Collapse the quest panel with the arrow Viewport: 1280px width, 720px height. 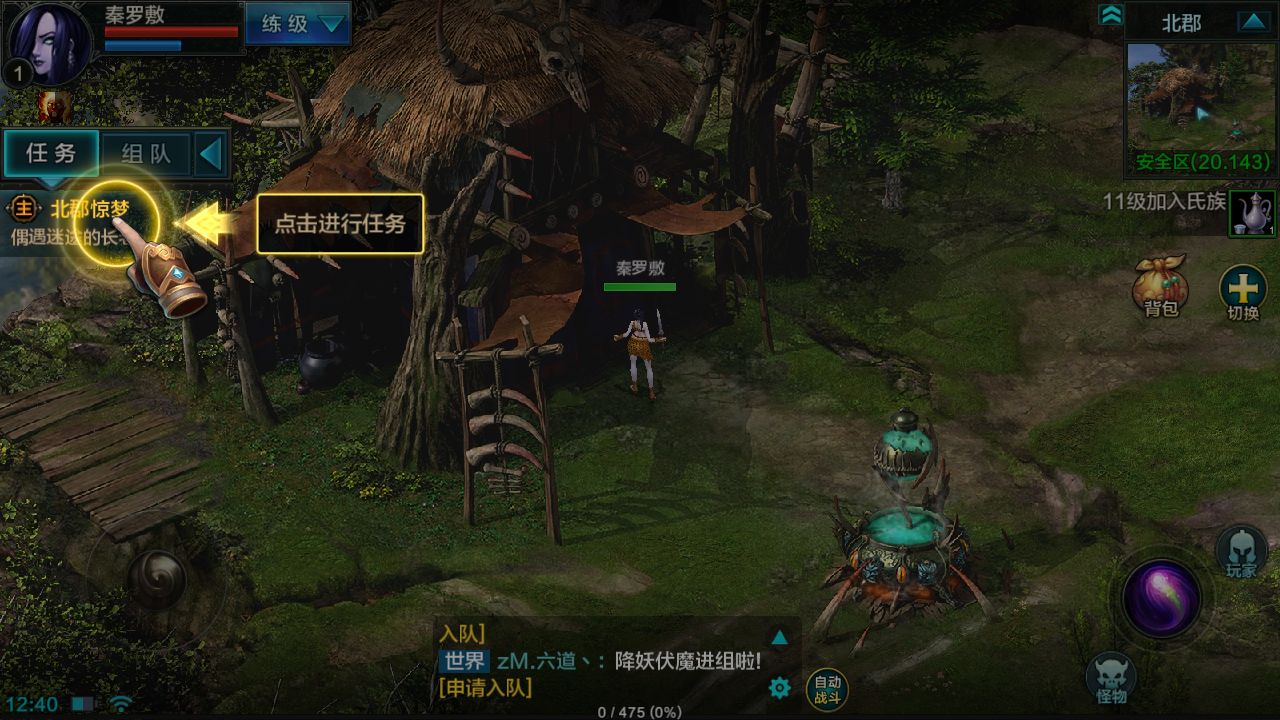point(211,154)
